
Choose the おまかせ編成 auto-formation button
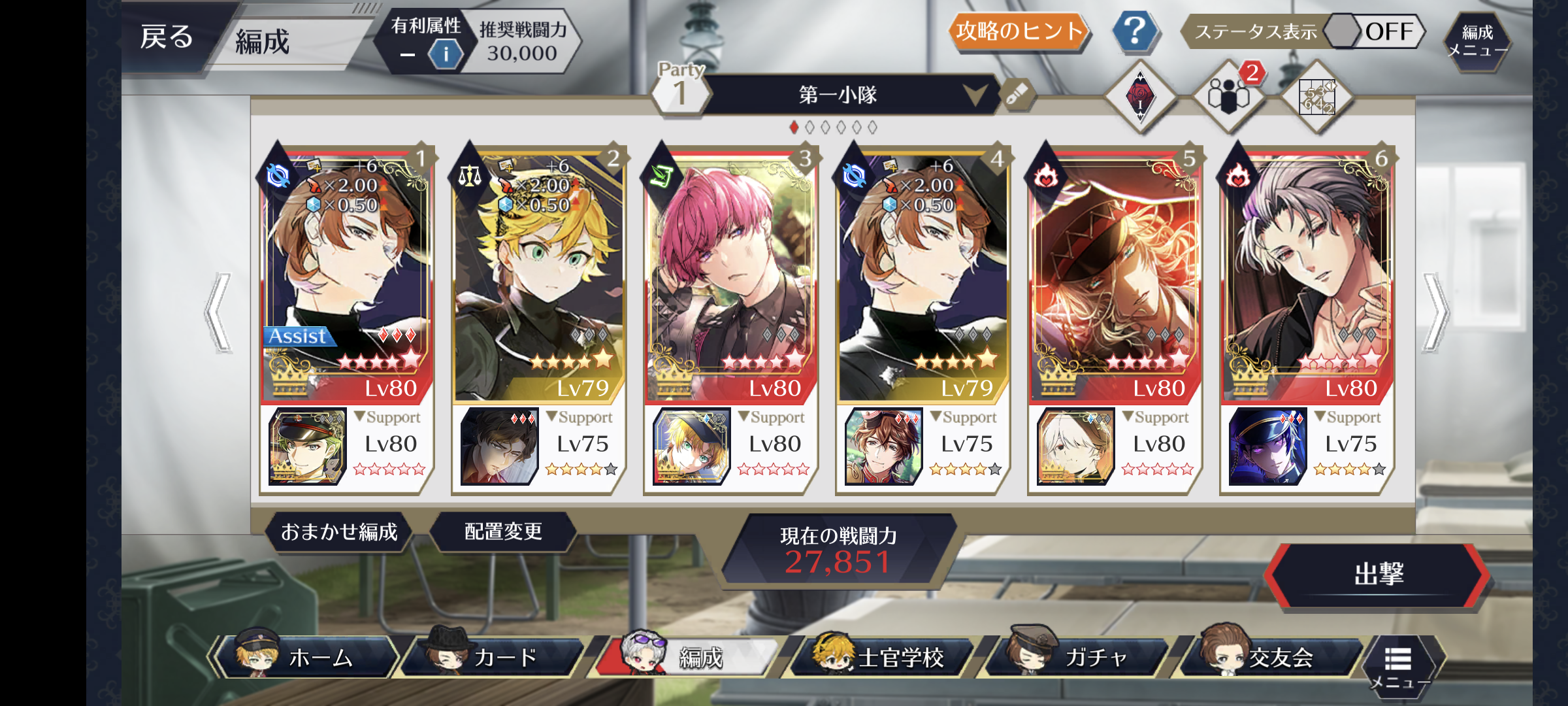(x=339, y=532)
